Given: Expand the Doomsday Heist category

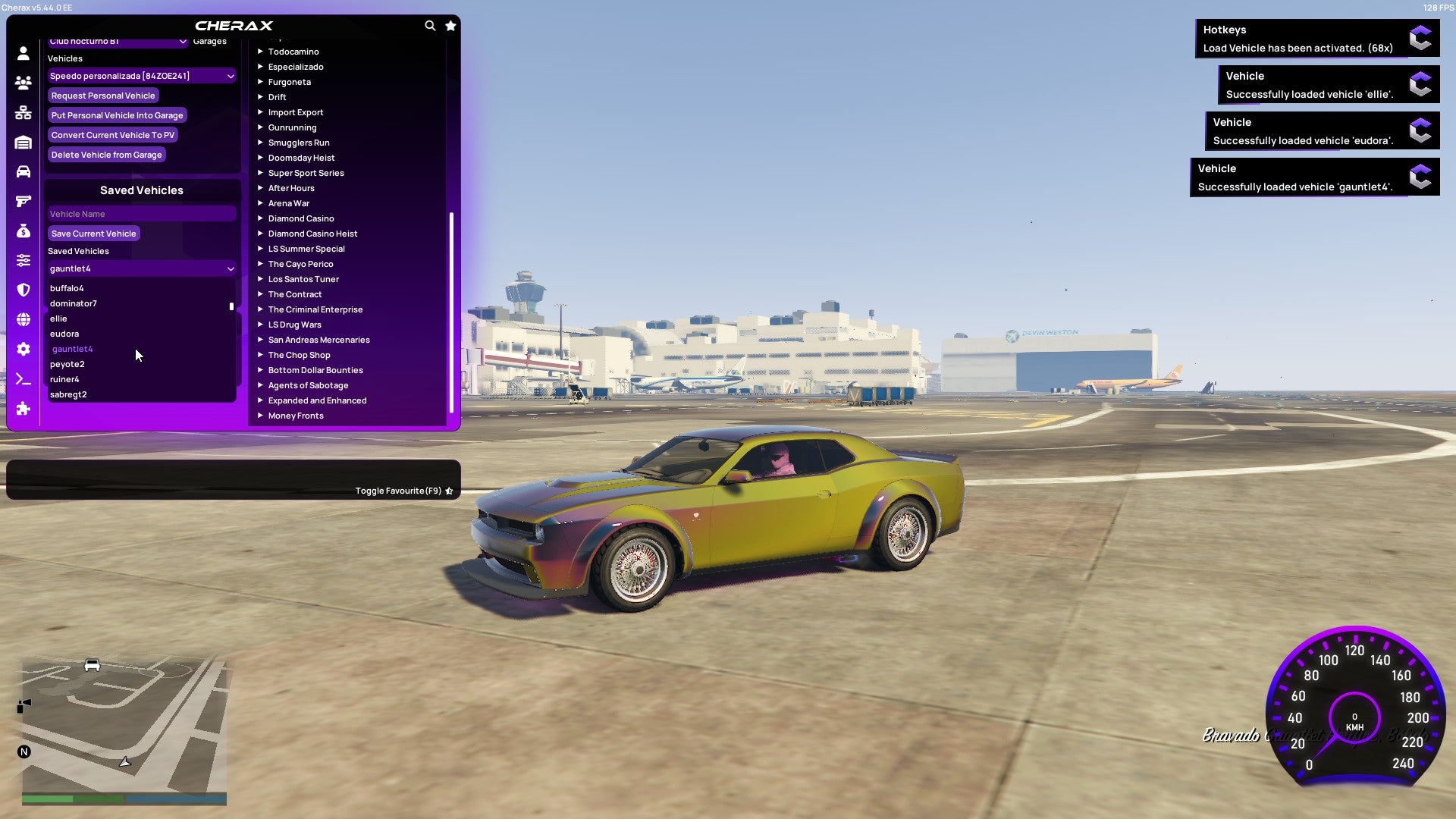Looking at the screenshot, I should point(300,157).
